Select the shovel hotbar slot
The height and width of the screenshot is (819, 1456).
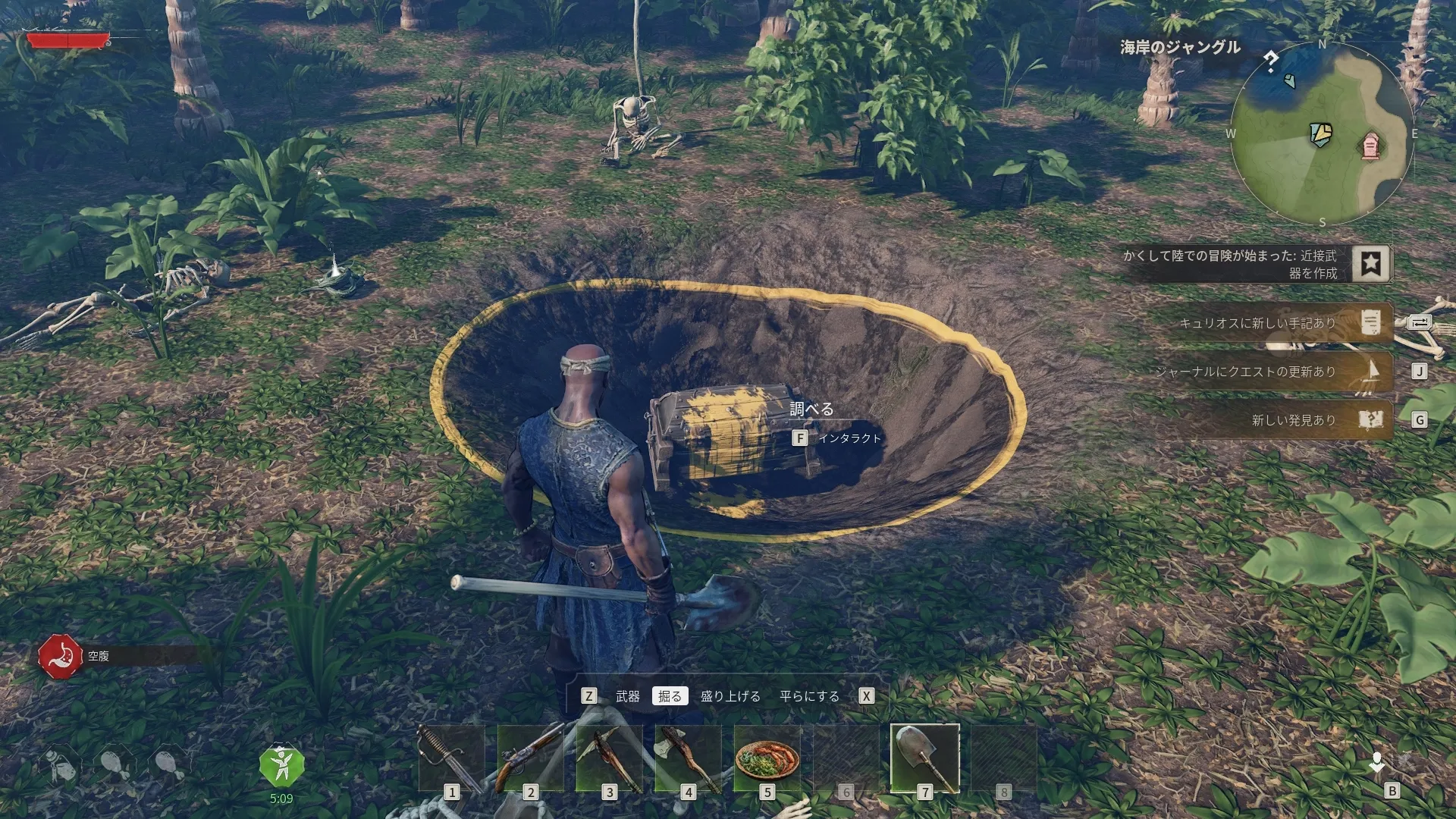[x=924, y=758]
